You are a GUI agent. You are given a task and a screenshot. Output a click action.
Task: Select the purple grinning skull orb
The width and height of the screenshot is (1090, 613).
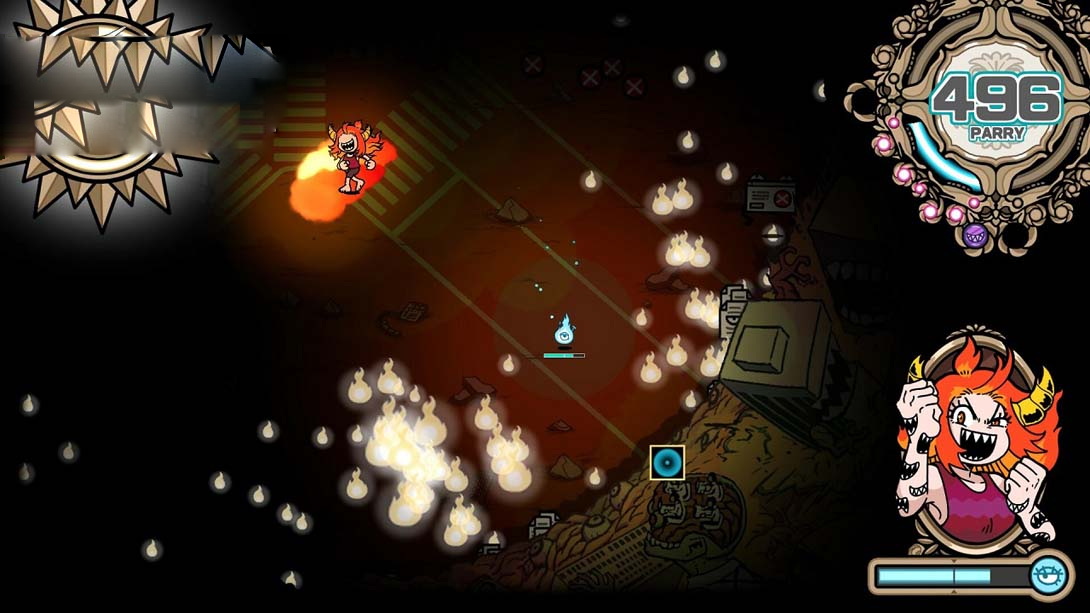(x=975, y=236)
